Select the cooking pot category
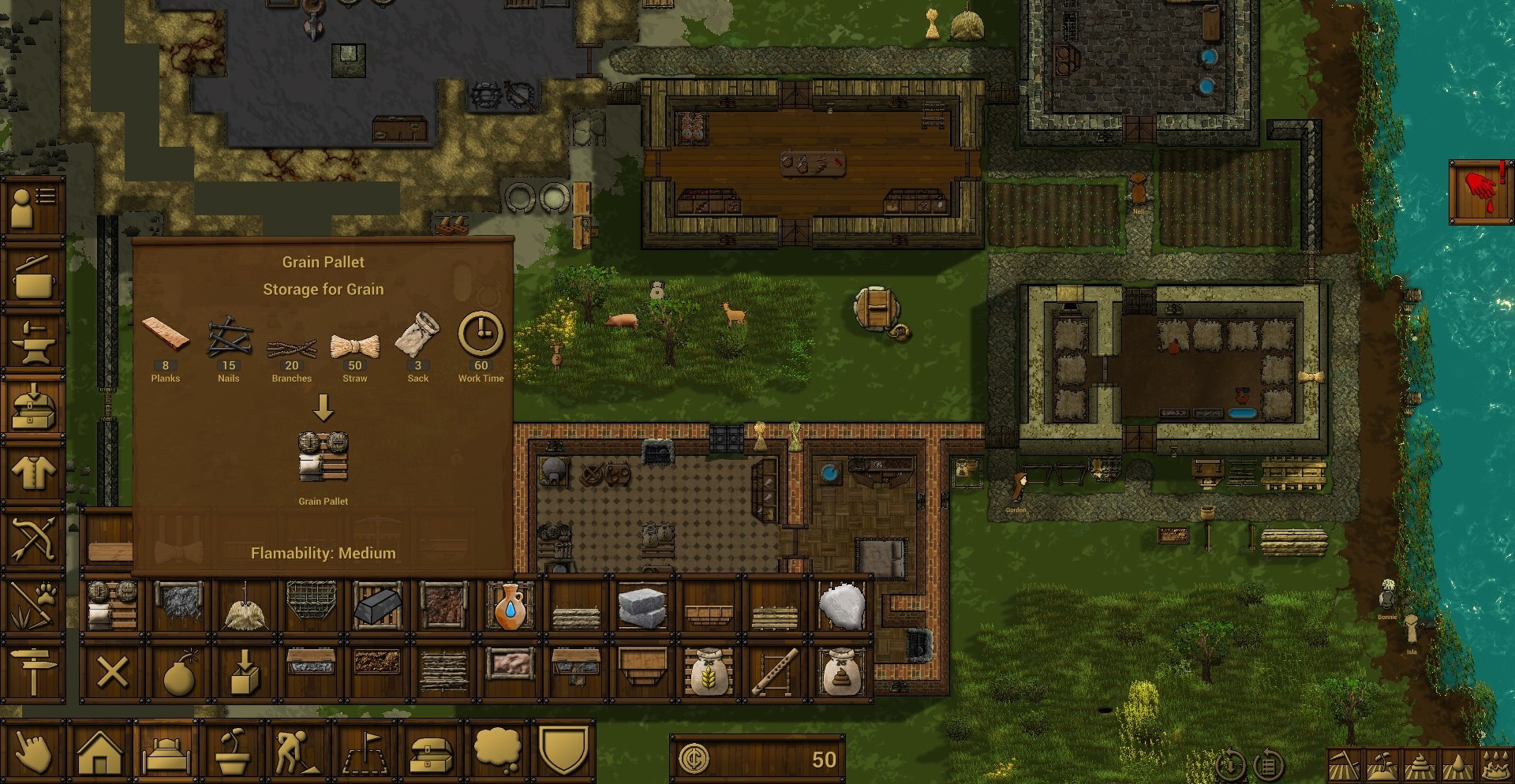This screenshot has height=784, width=1515. pos(32,275)
